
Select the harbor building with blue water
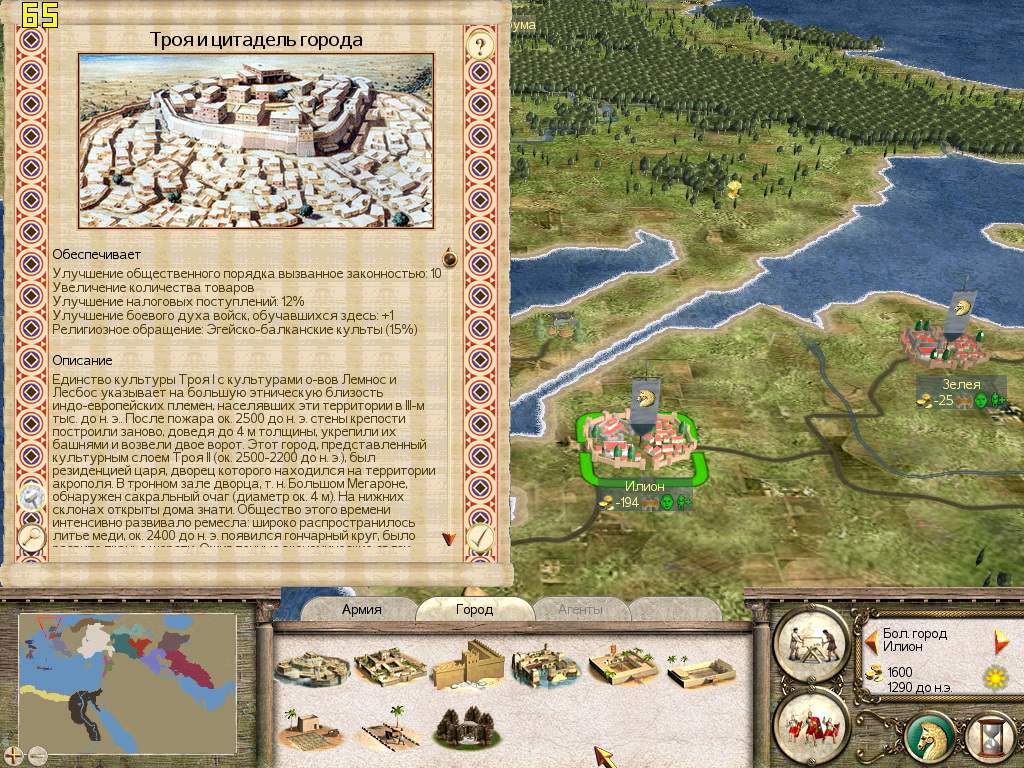[545, 667]
